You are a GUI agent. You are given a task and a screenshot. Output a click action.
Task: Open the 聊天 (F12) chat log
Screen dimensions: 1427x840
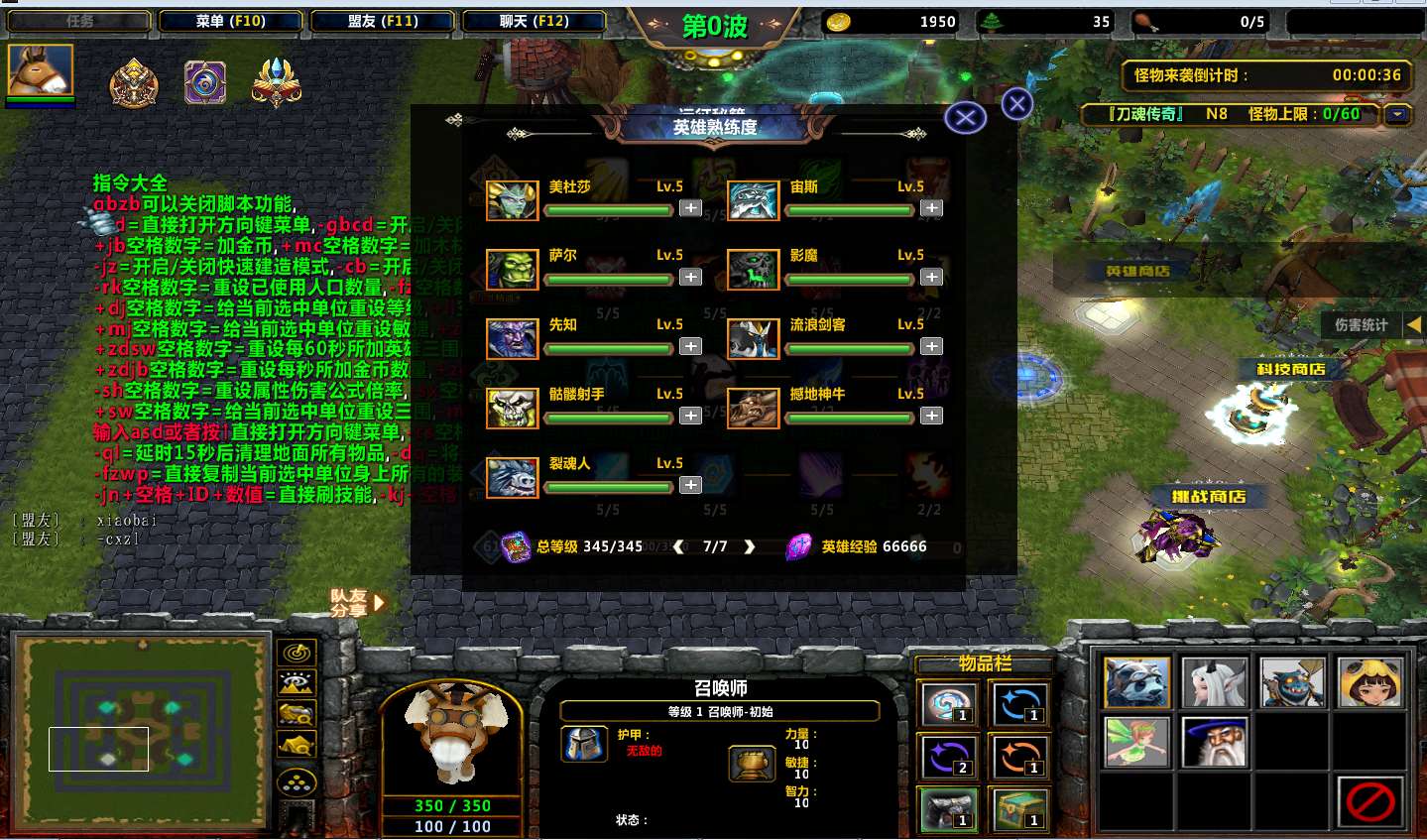535,21
